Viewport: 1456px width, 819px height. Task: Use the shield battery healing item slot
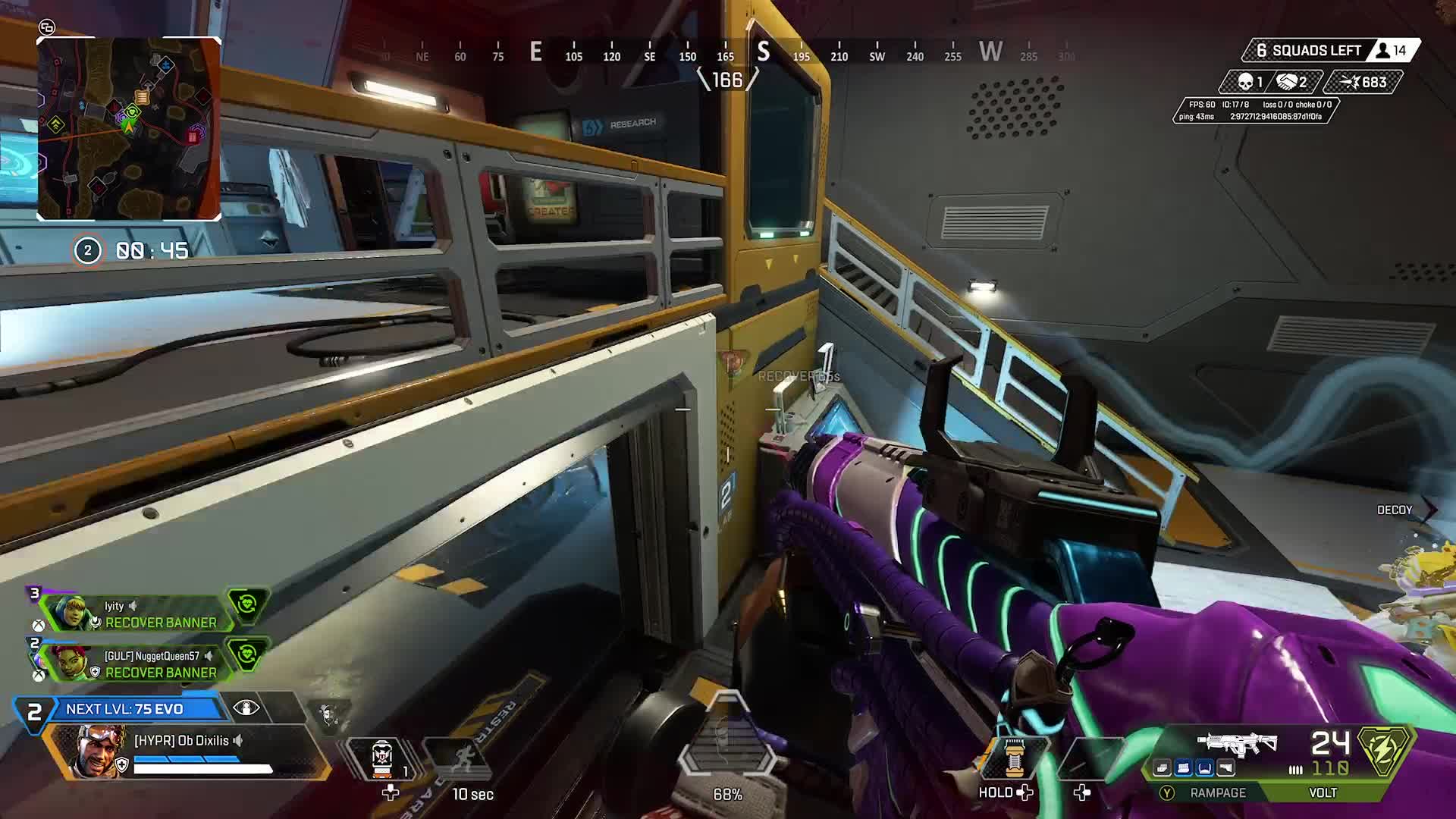click(x=1015, y=757)
